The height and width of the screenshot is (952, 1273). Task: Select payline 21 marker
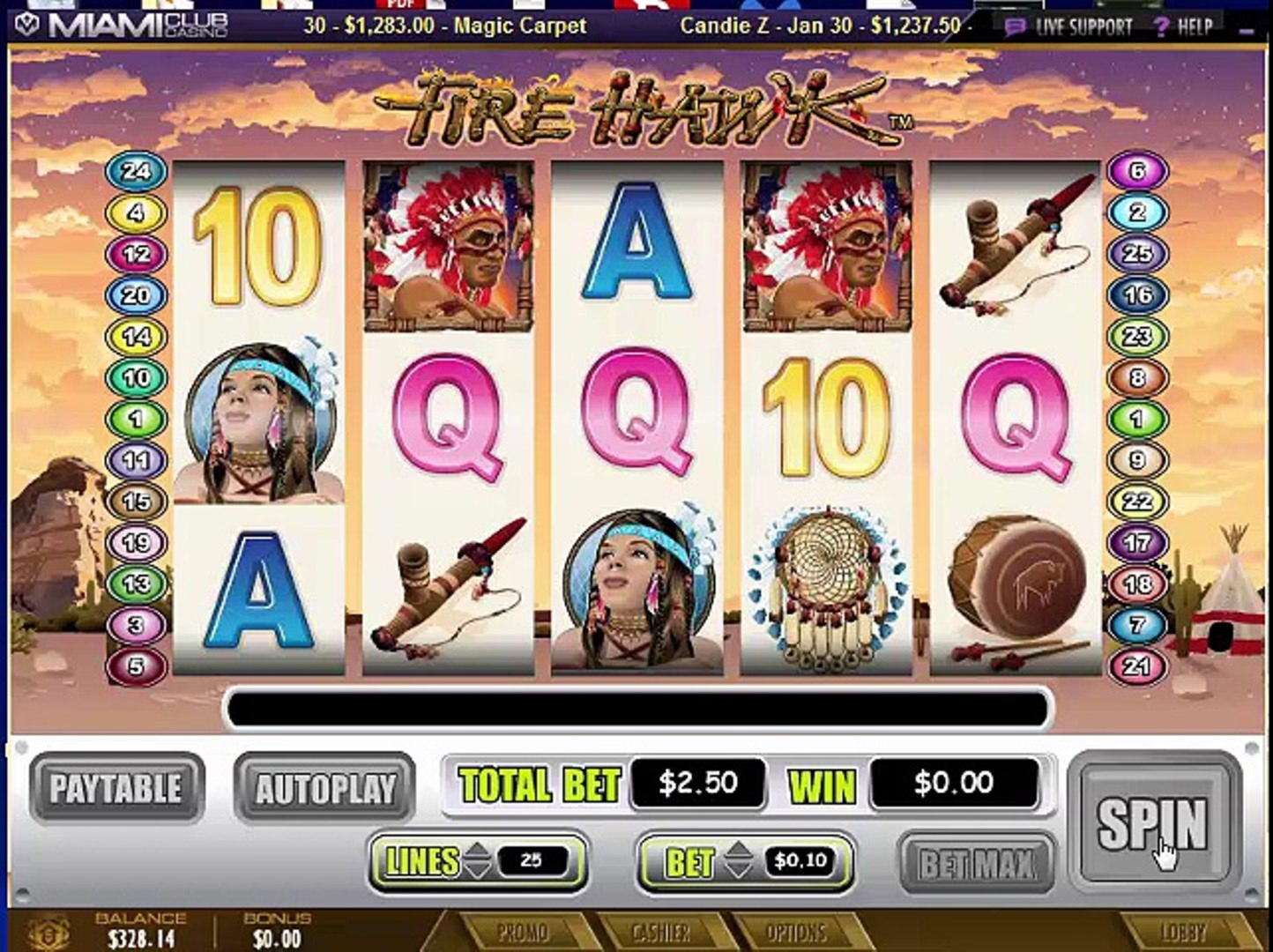click(1137, 666)
